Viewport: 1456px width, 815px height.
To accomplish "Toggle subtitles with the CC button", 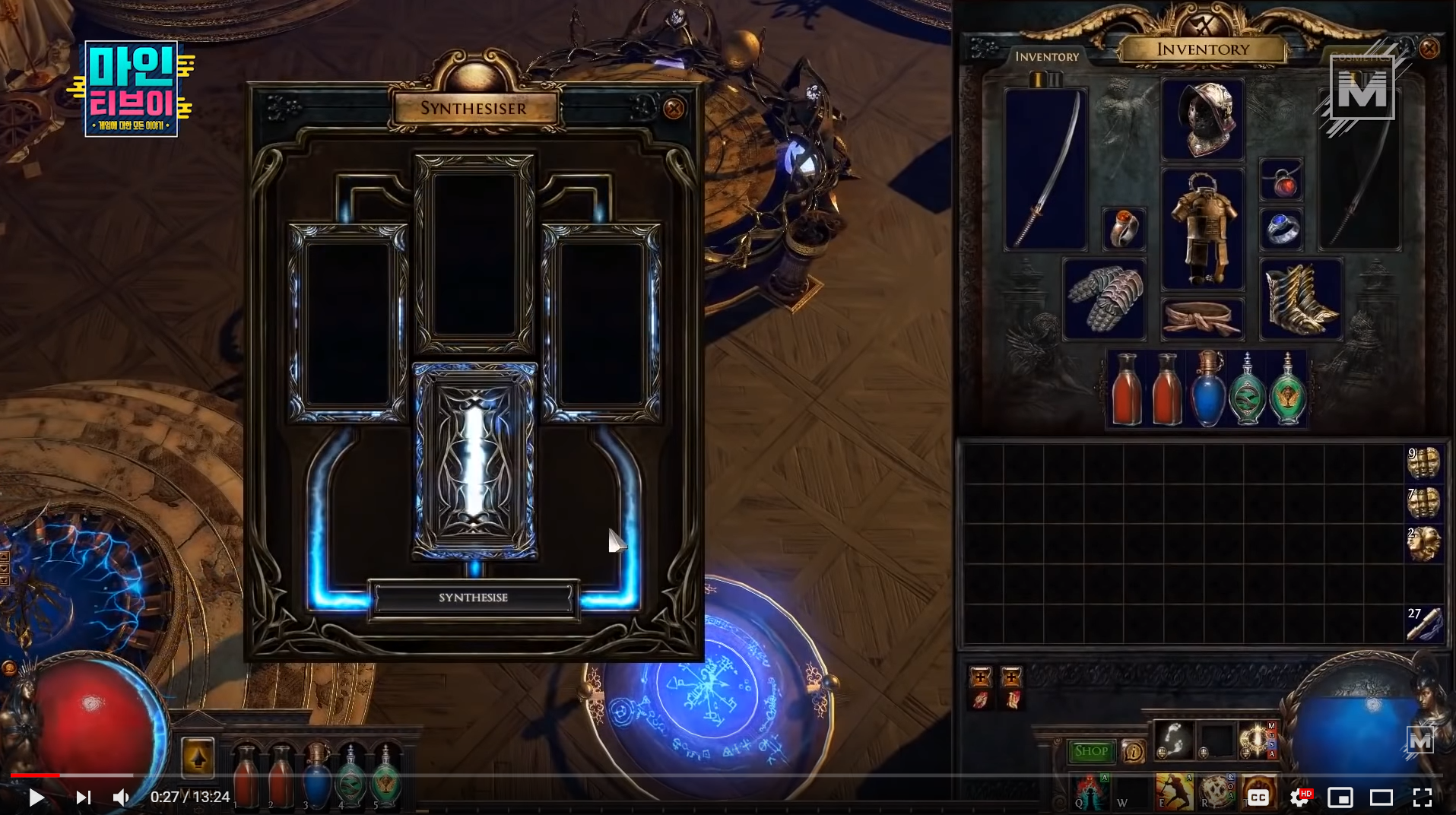I will pos(1258,797).
